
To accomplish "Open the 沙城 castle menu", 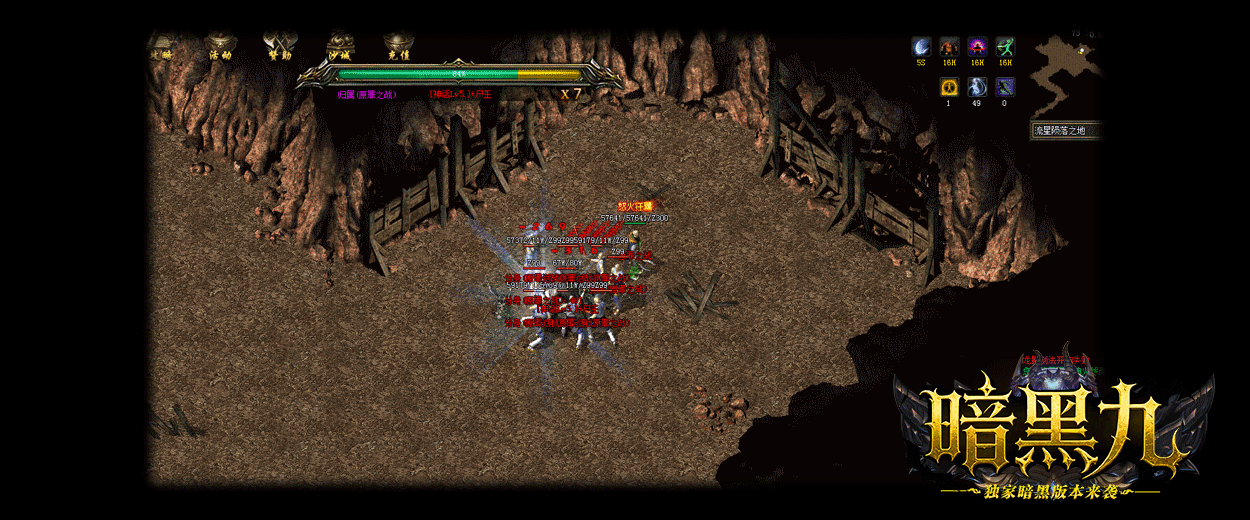I will pyautogui.click(x=340, y=48).
